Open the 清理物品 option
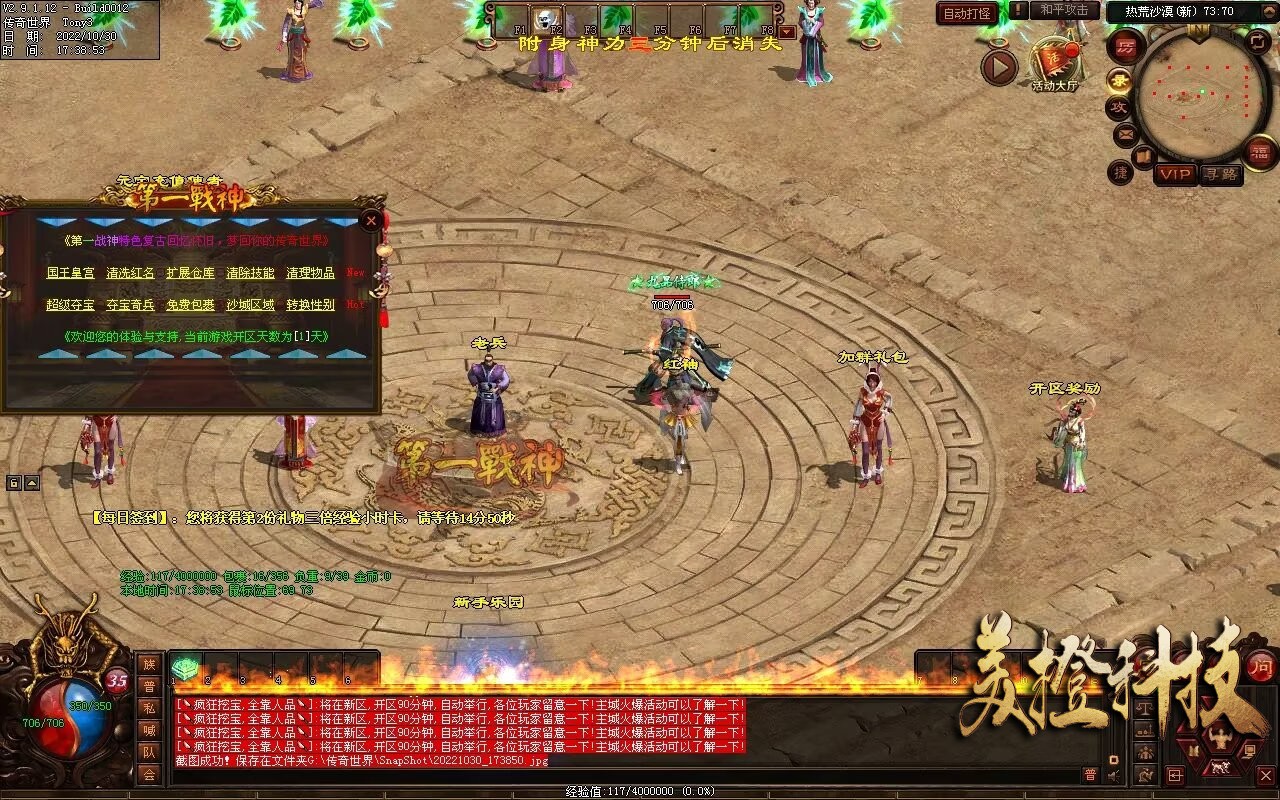The width and height of the screenshot is (1280, 800). pos(310,273)
